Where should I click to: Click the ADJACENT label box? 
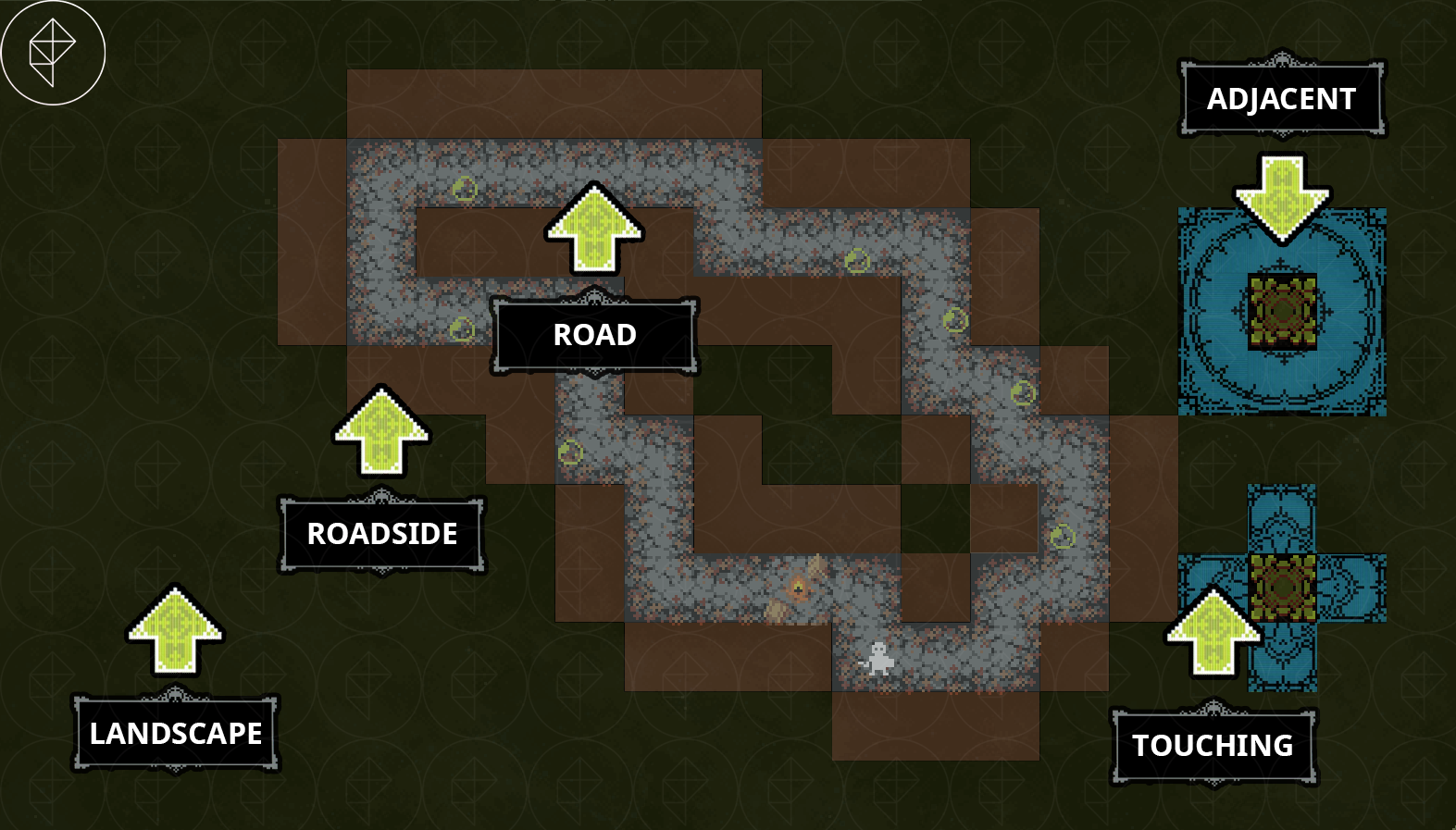coord(1281,99)
